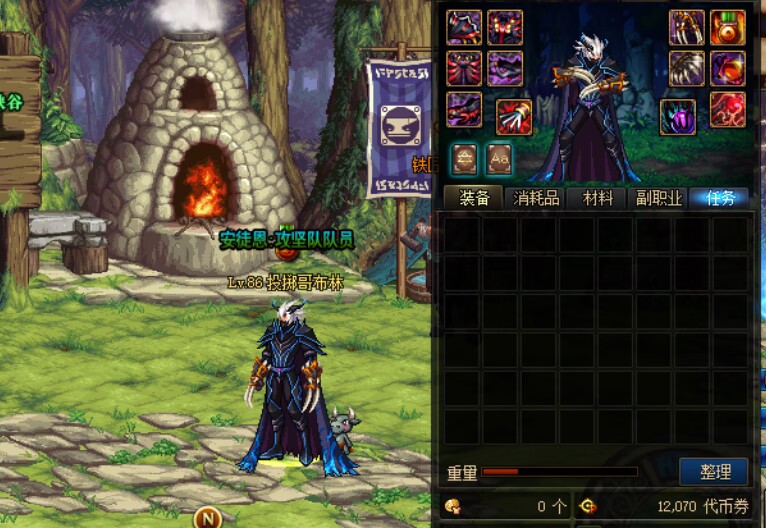Image resolution: width=766 pixels, height=528 pixels.
Task: Click the red swirling ring slot
Action: click(x=728, y=108)
